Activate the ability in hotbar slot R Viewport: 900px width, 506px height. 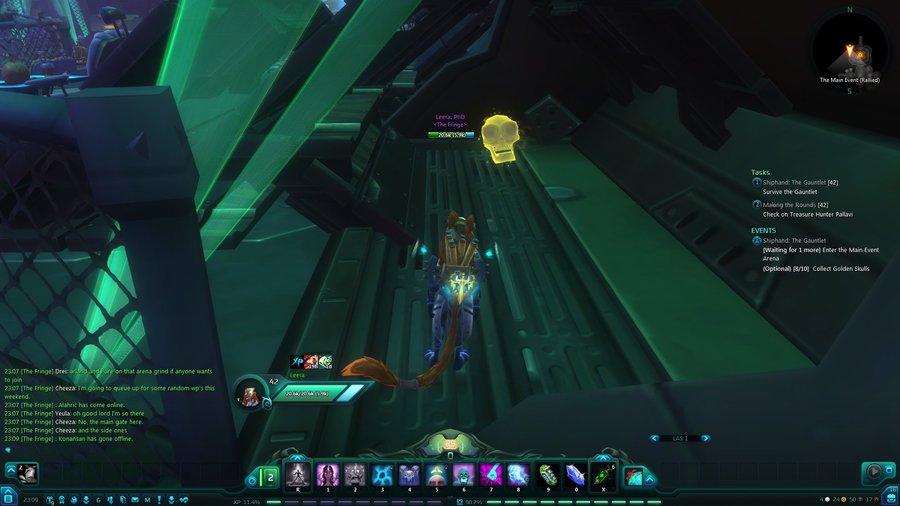298,474
